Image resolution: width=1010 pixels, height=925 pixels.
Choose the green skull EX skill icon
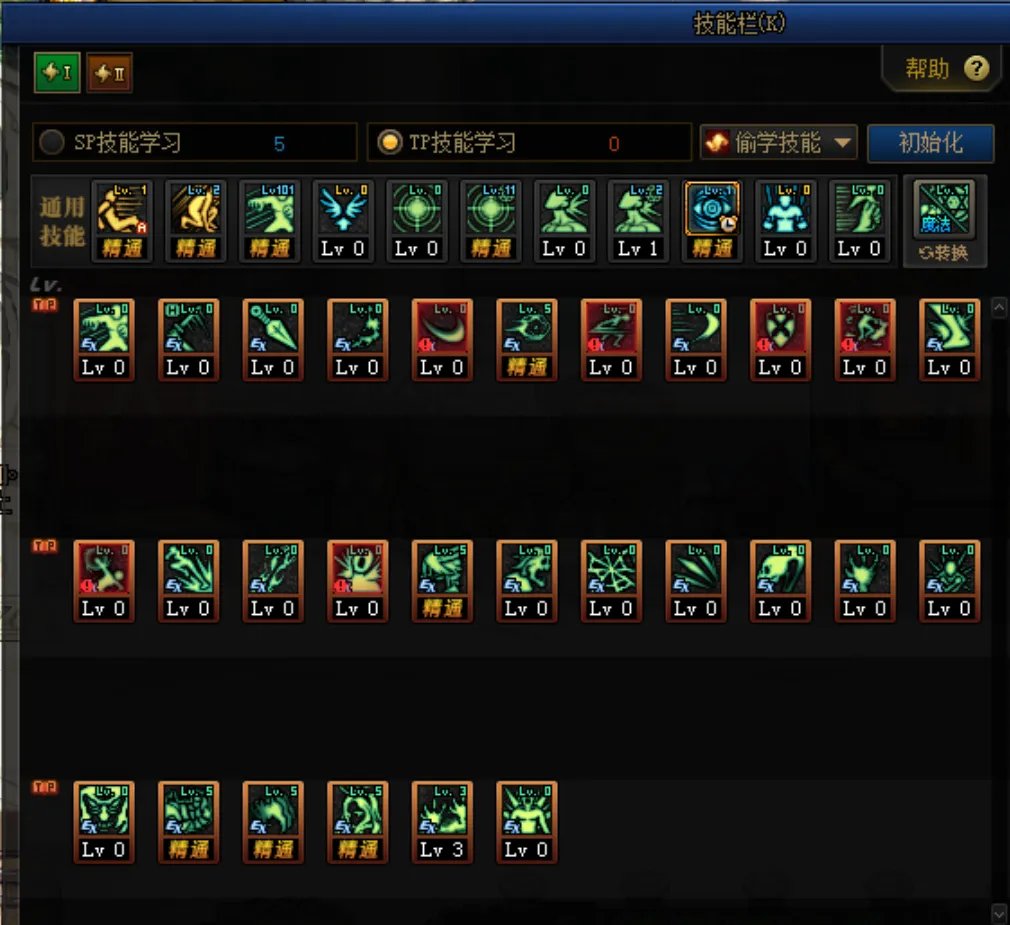pos(780,569)
